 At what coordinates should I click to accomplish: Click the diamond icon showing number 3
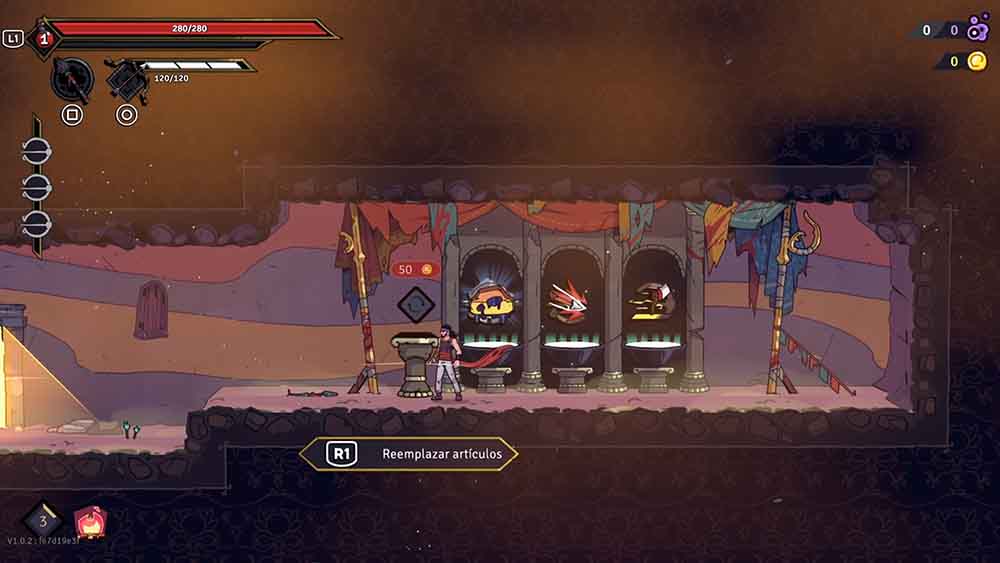(x=42, y=519)
